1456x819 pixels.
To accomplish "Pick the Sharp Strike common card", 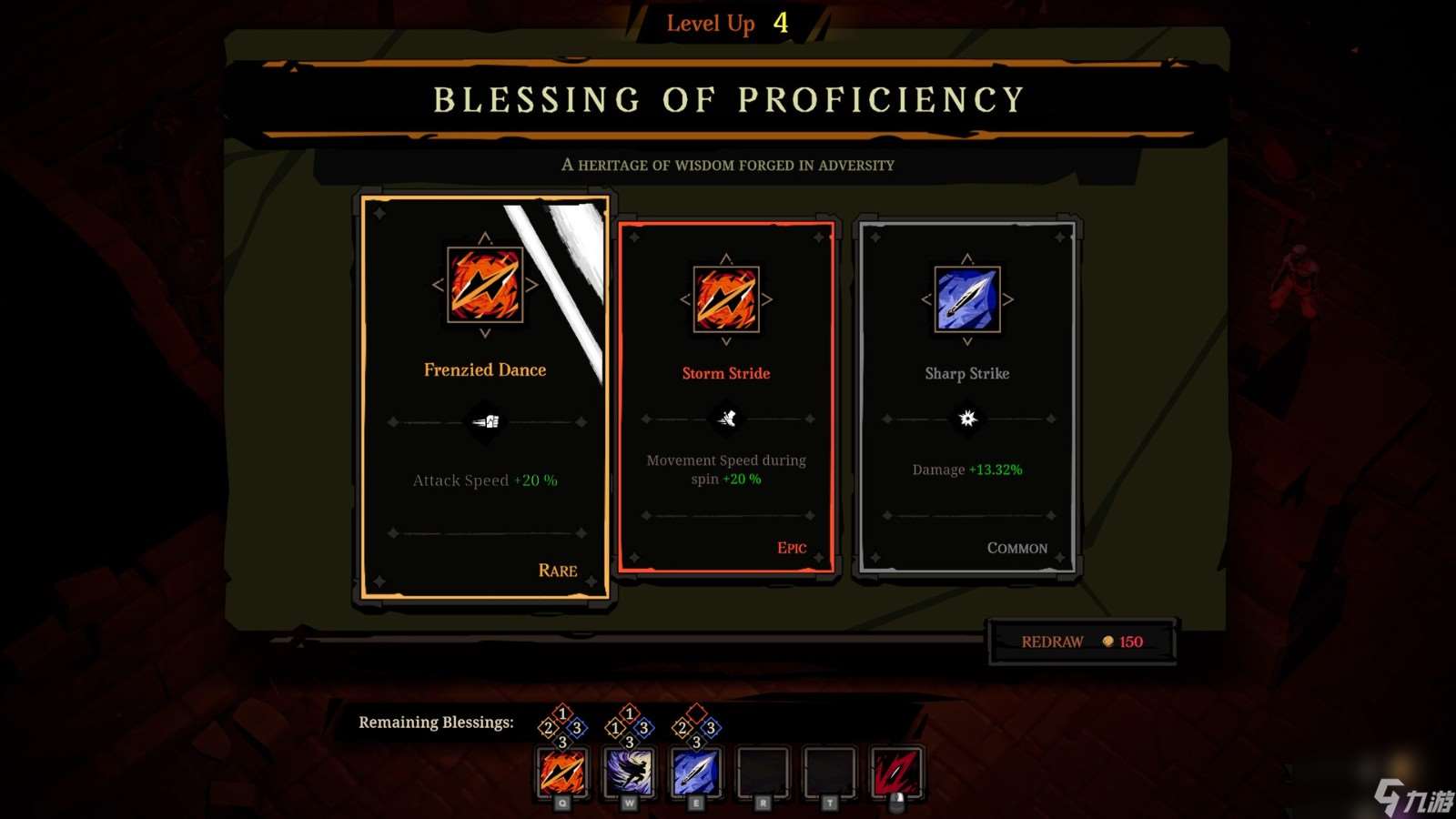I will click(966, 398).
